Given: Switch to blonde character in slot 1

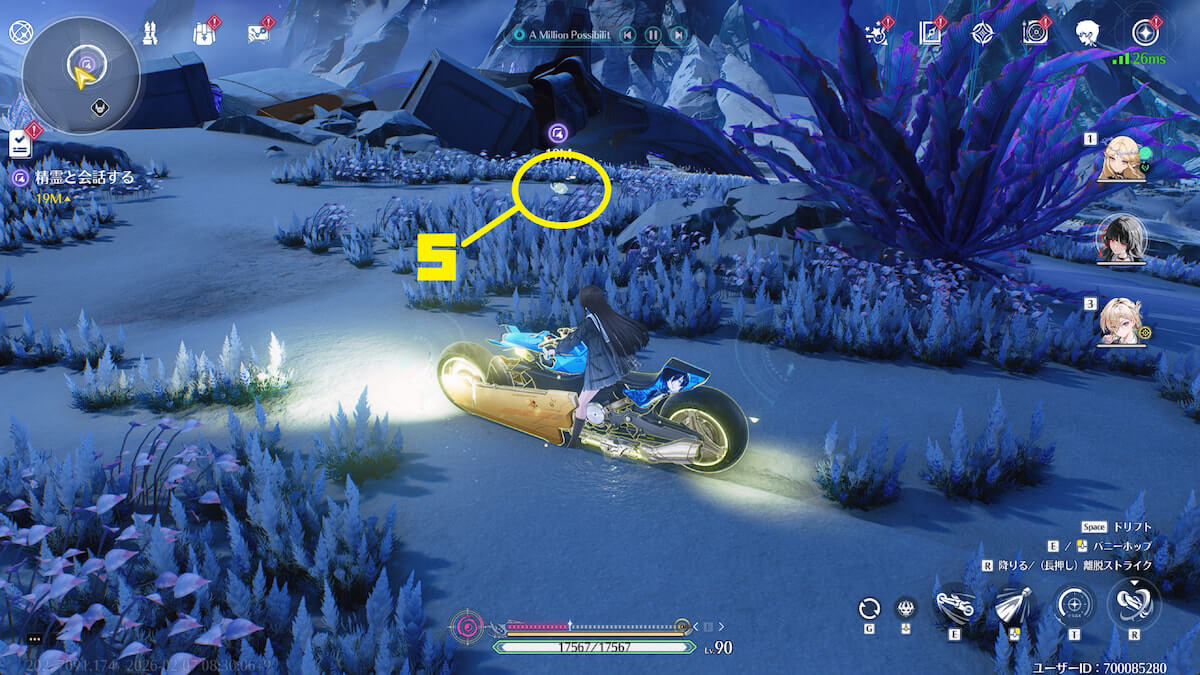Looking at the screenshot, I should 1121,160.
